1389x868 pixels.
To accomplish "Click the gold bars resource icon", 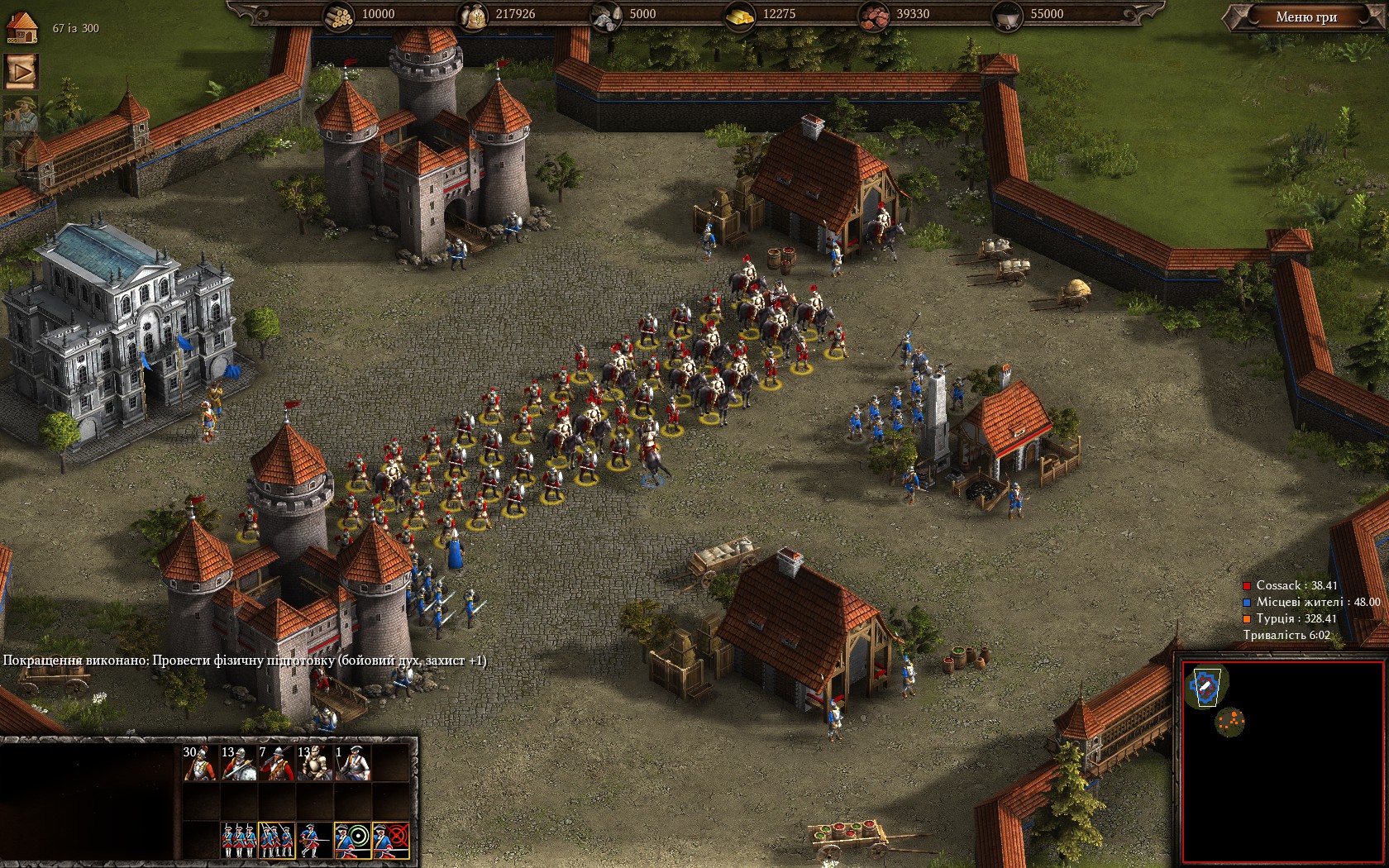I will point(739,15).
